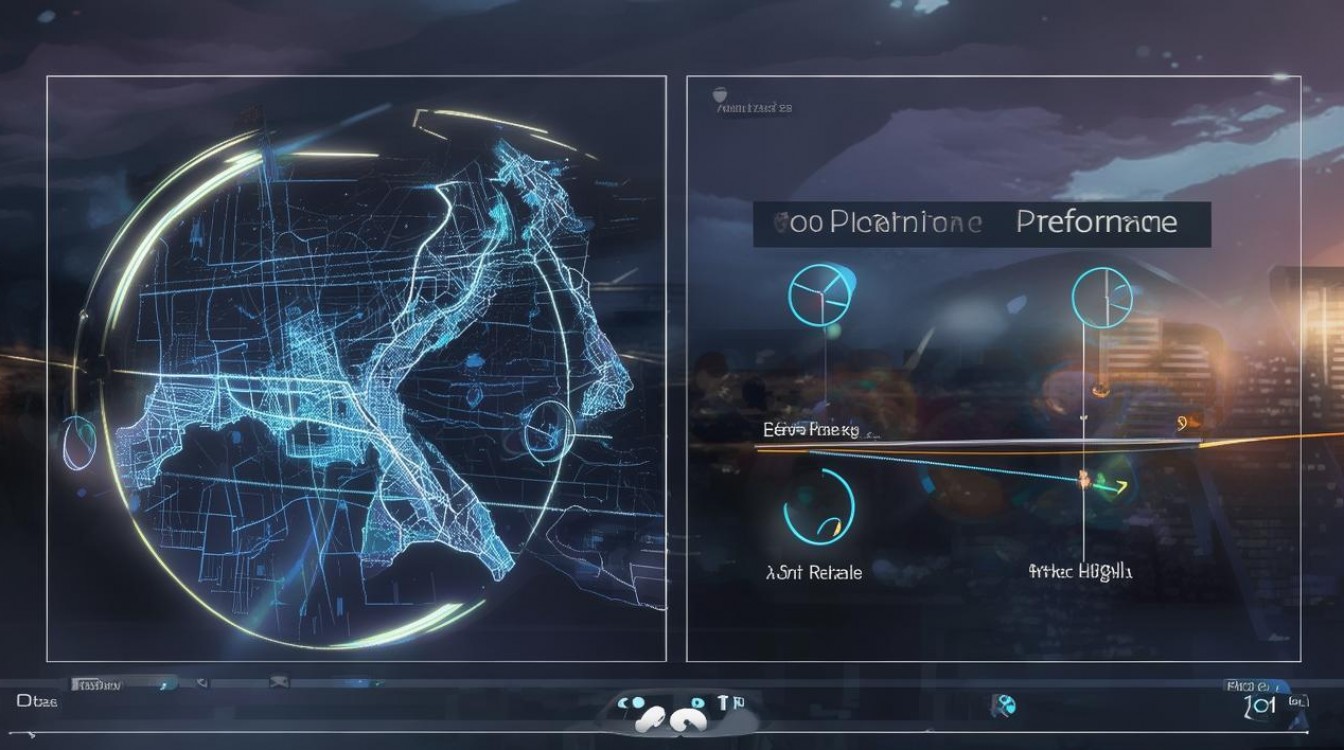Click the pie dial below Preformance
This screenshot has width=1344, height=750.
pyautogui.click(x=1101, y=295)
